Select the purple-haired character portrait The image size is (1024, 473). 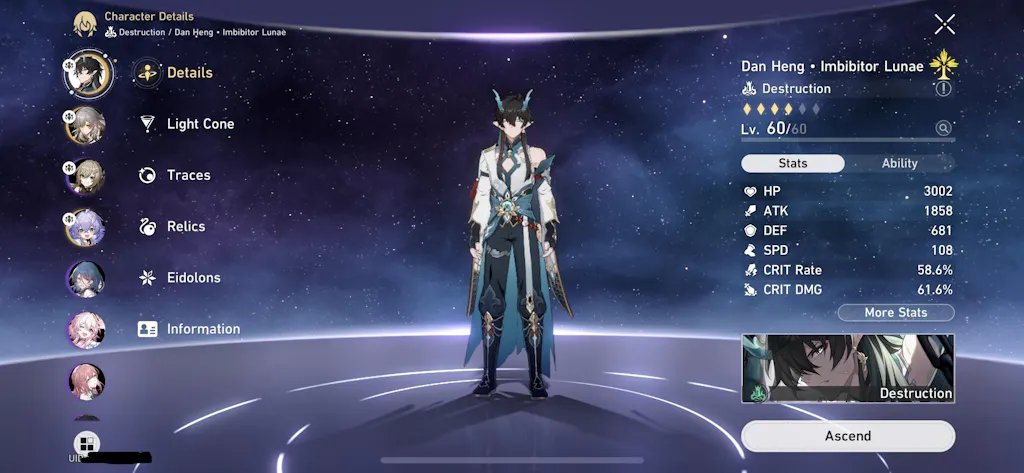(86, 227)
